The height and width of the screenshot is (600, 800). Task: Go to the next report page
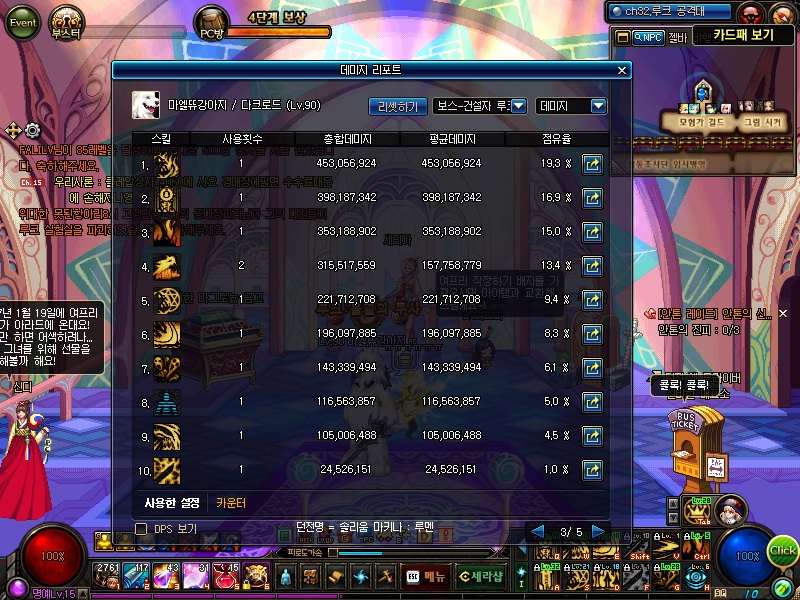point(598,531)
